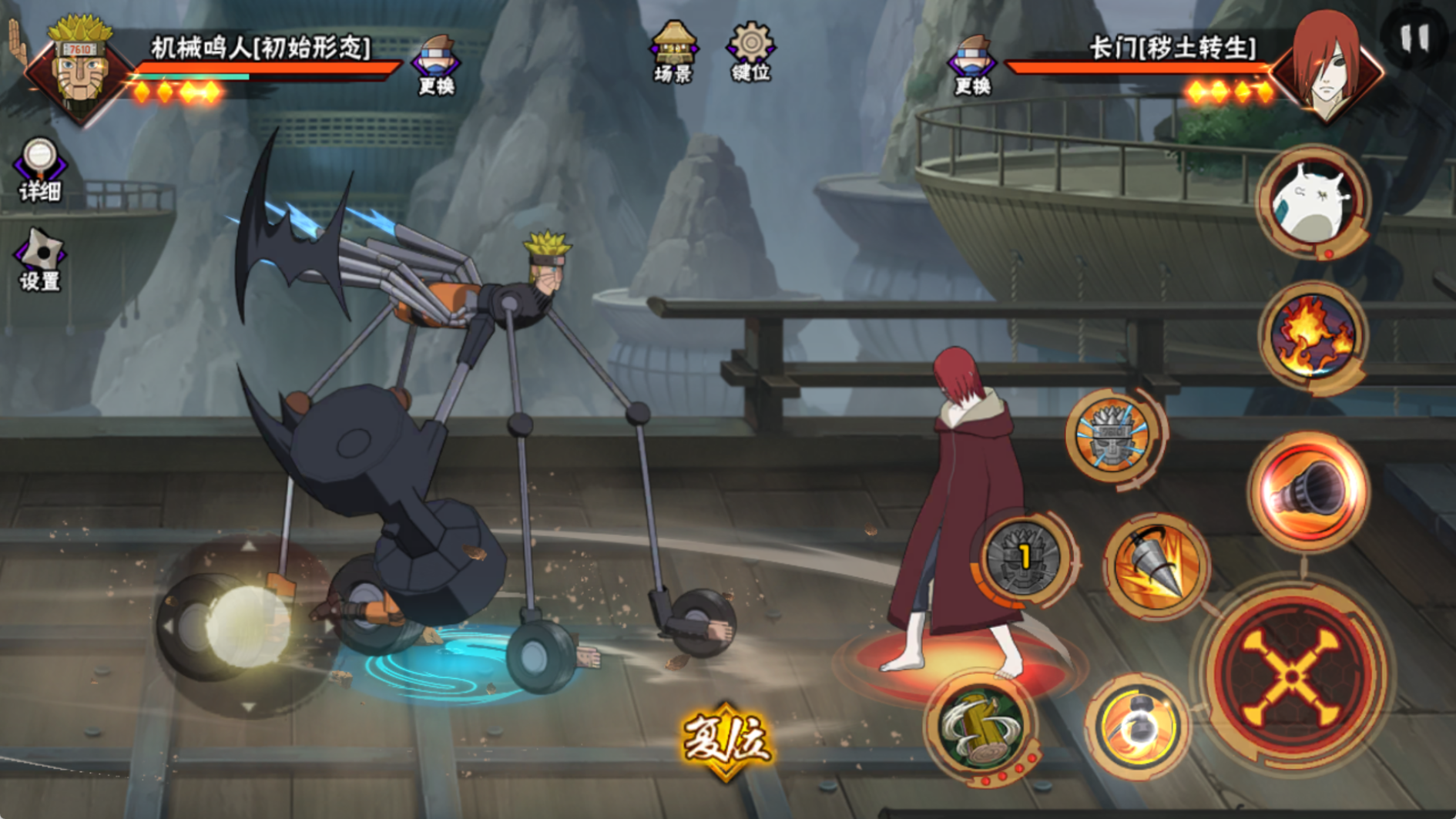Open the 场景 scene selector
This screenshot has width=1456, height=819.
[673, 51]
